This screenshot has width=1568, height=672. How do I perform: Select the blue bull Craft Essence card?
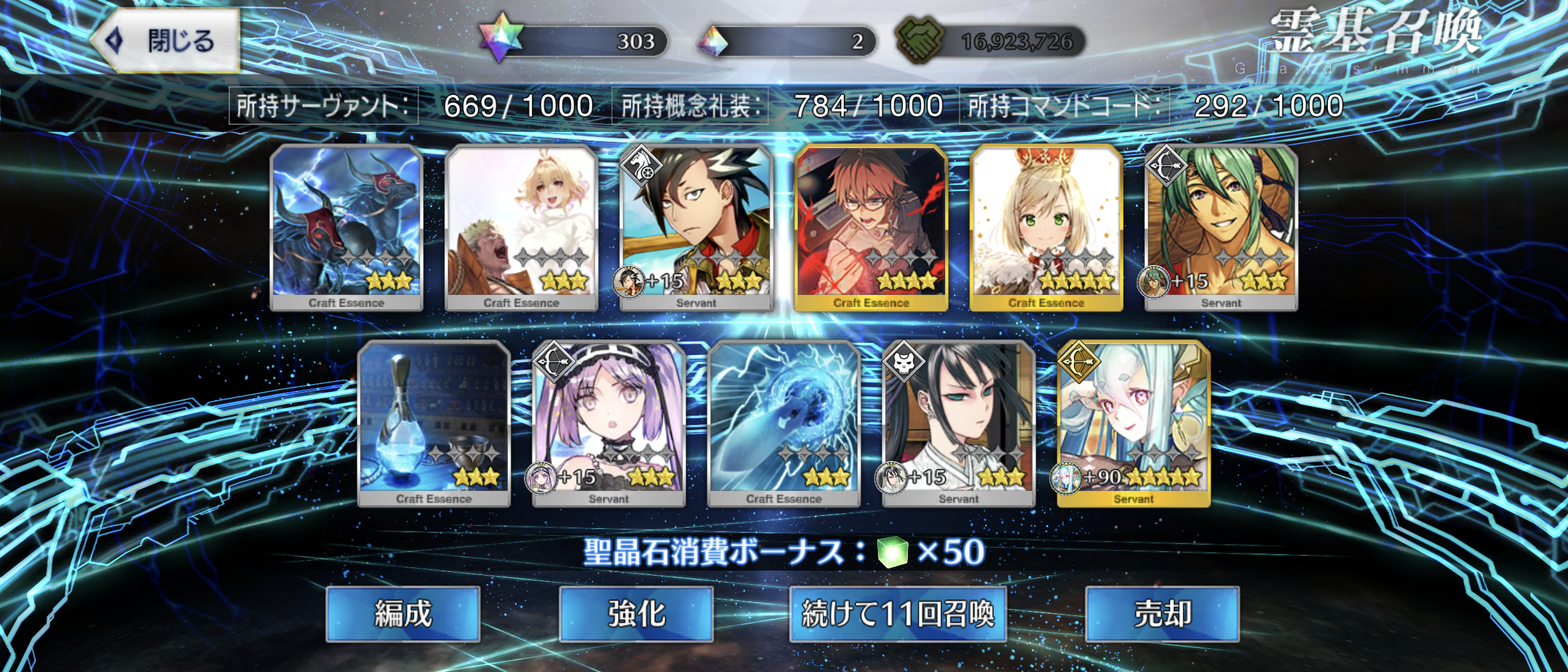click(x=347, y=227)
